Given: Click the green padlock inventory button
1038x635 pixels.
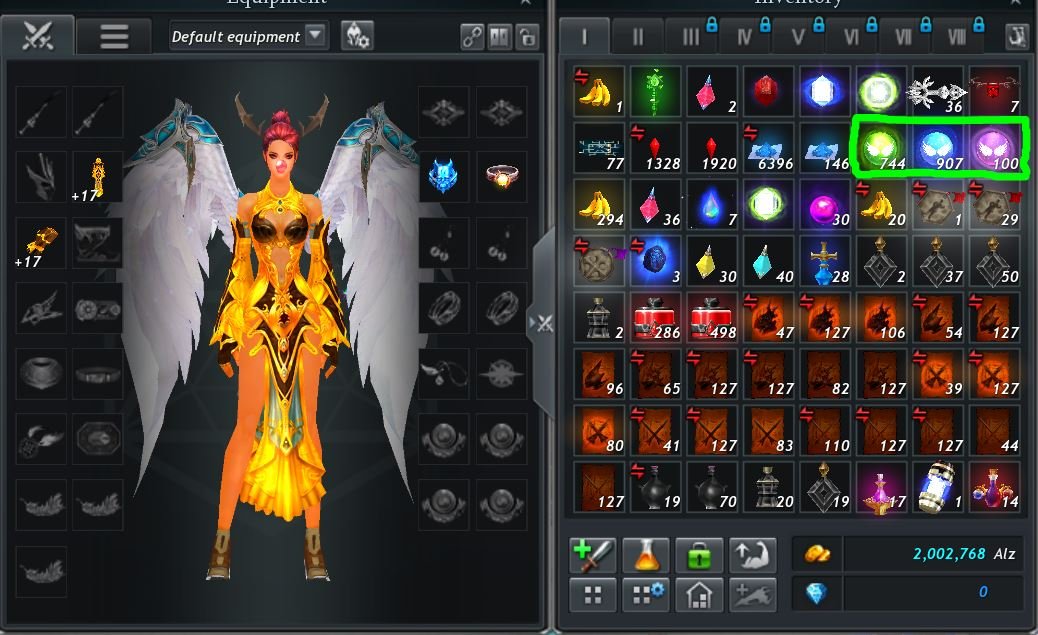Looking at the screenshot, I should (x=699, y=554).
